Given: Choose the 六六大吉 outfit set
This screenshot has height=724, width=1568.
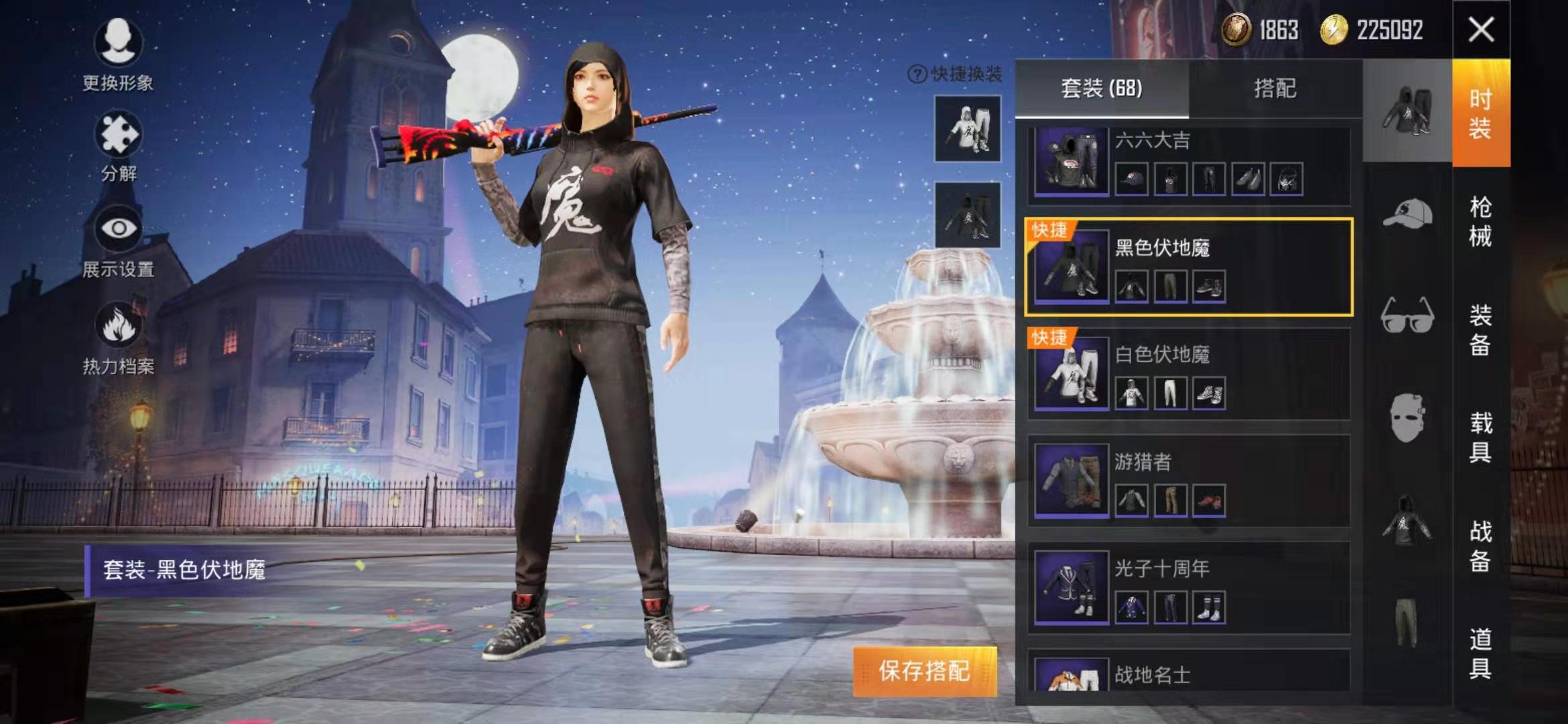Looking at the screenshot, I should [1189, 164].
